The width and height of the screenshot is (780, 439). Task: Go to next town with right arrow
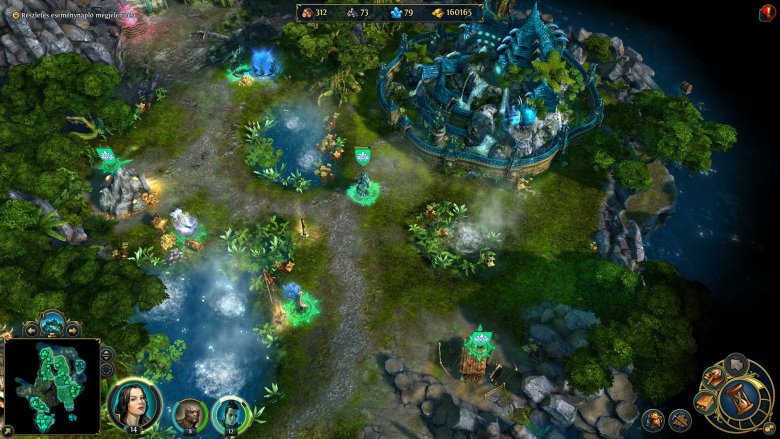tap(73, 329)
